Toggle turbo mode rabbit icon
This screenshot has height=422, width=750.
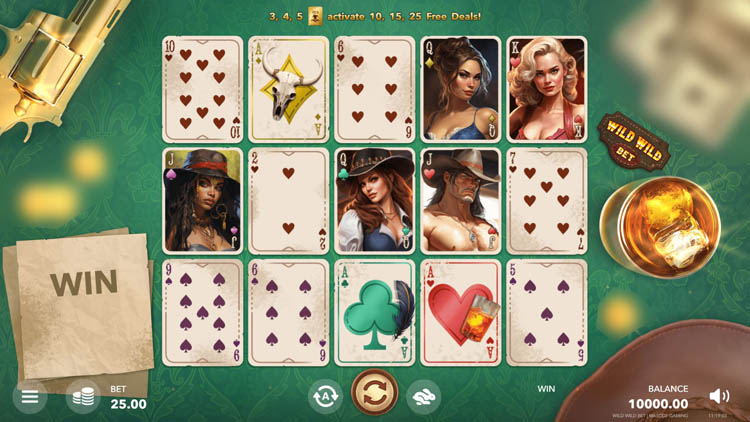pos(423,397)
